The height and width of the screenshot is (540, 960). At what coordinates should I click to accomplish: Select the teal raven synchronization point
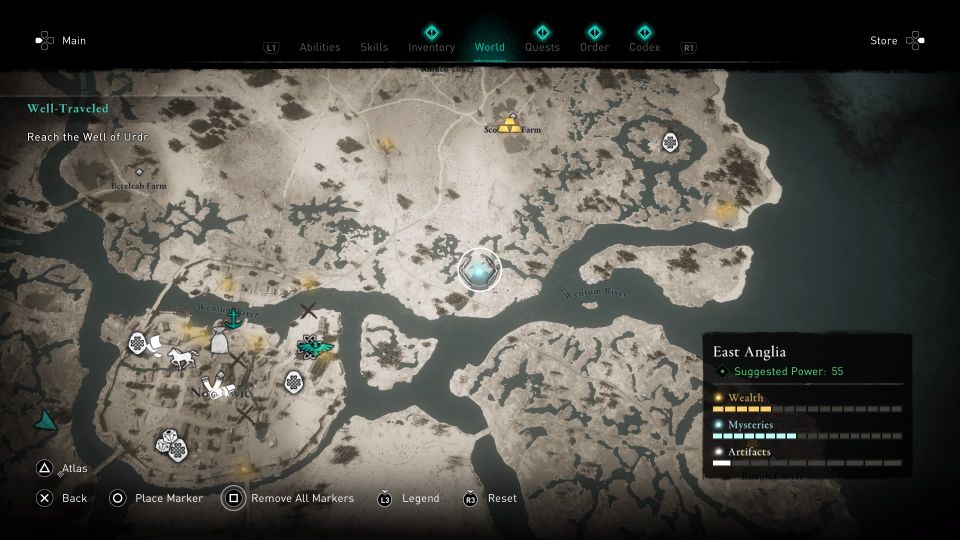(317, 346)
